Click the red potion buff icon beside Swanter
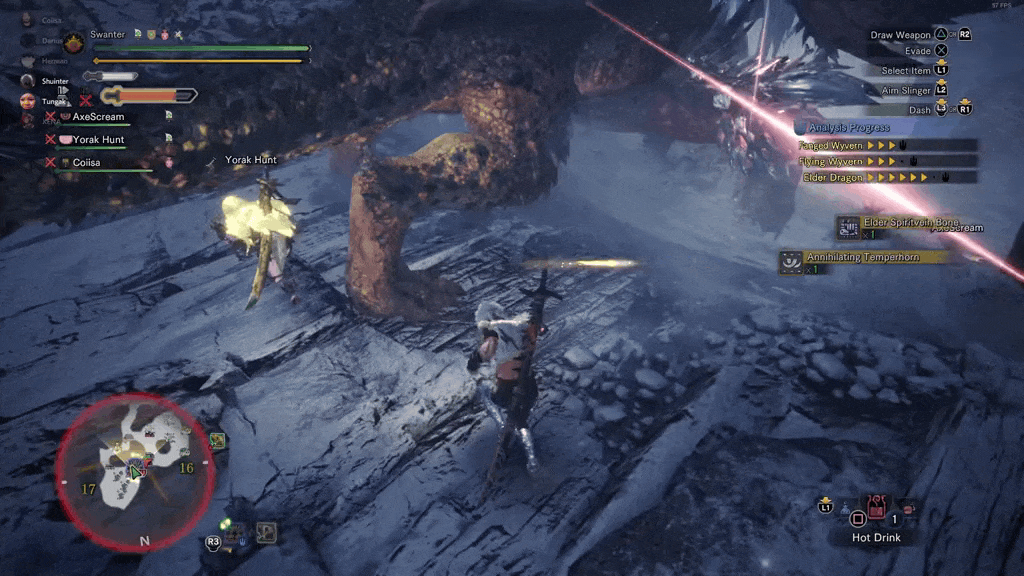 click(x=164, y=35)
